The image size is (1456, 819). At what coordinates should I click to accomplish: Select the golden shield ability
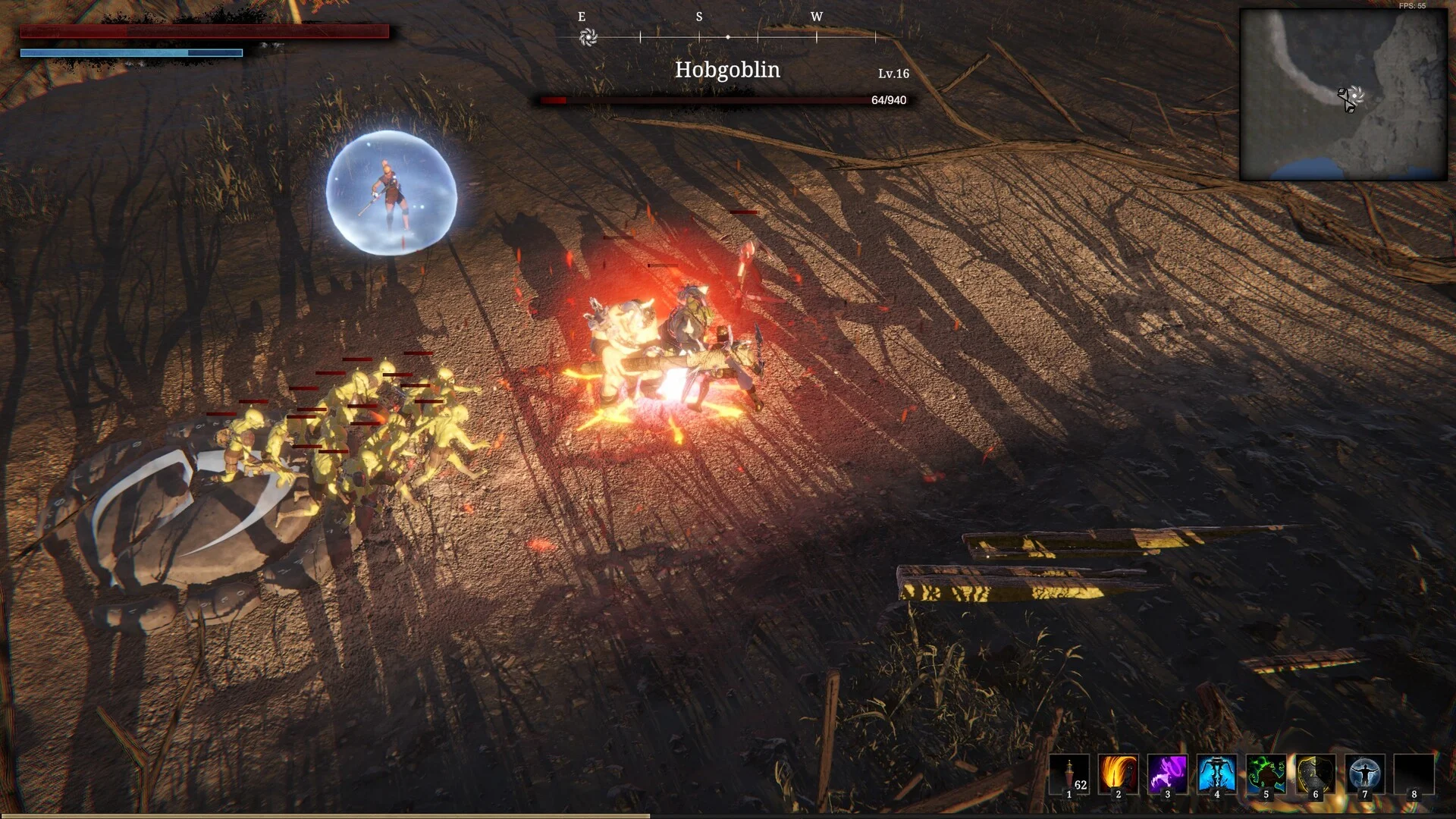(1316, 774)
